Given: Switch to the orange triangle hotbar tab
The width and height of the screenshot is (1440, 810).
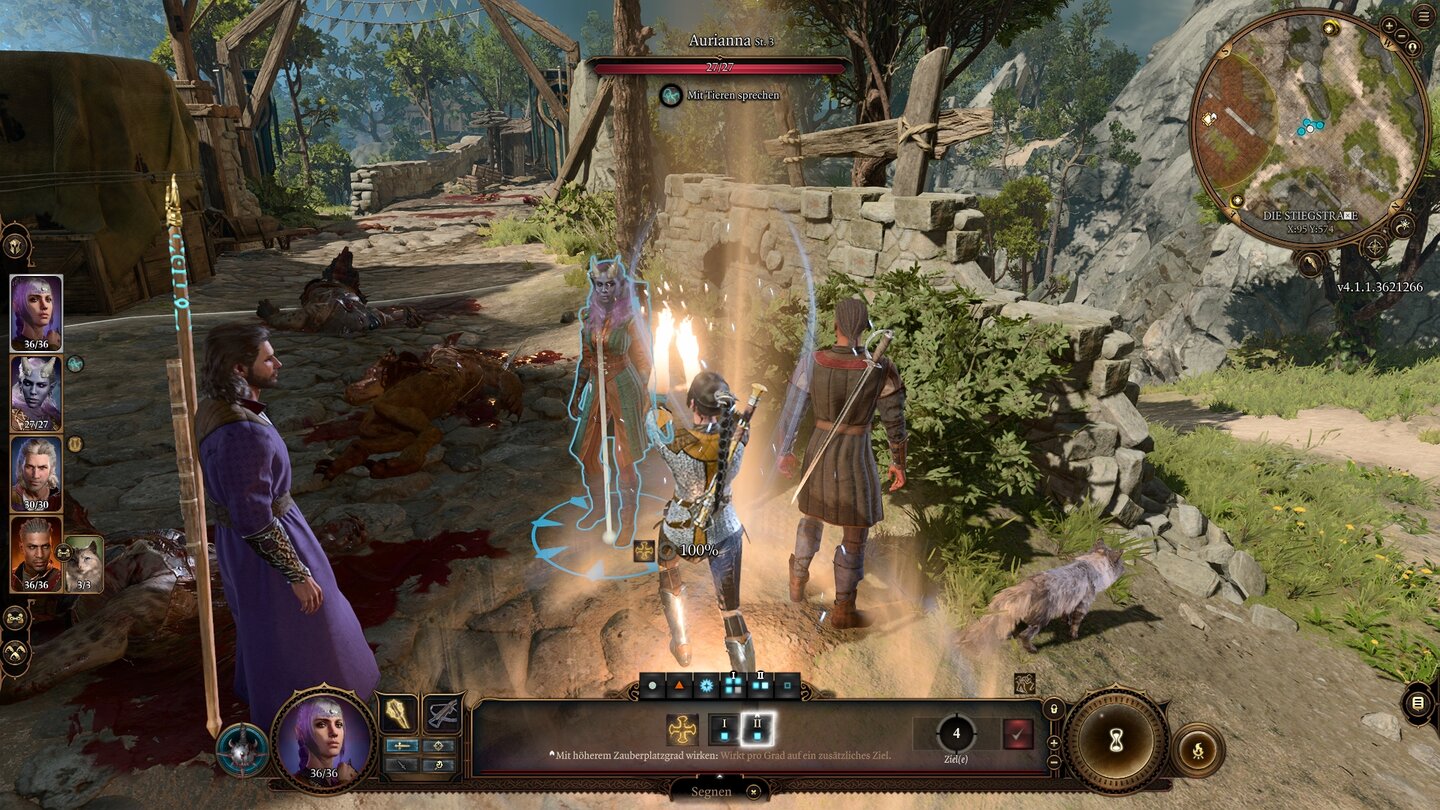Looking at the screenshot, I should click(x=679, y=686).
